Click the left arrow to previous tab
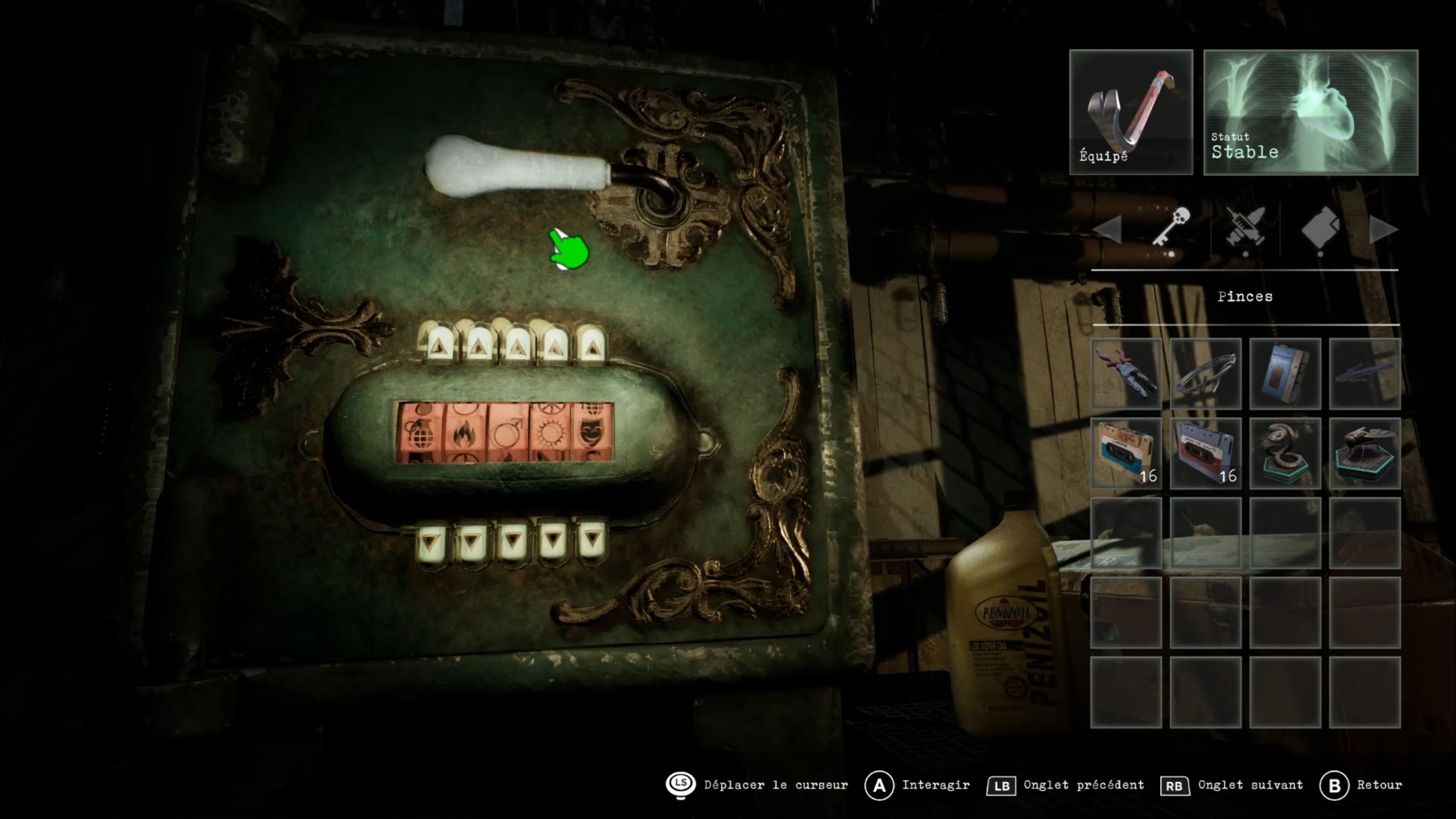The image size is (1456, 819). pyautogui.click(x=1108, y=230)
